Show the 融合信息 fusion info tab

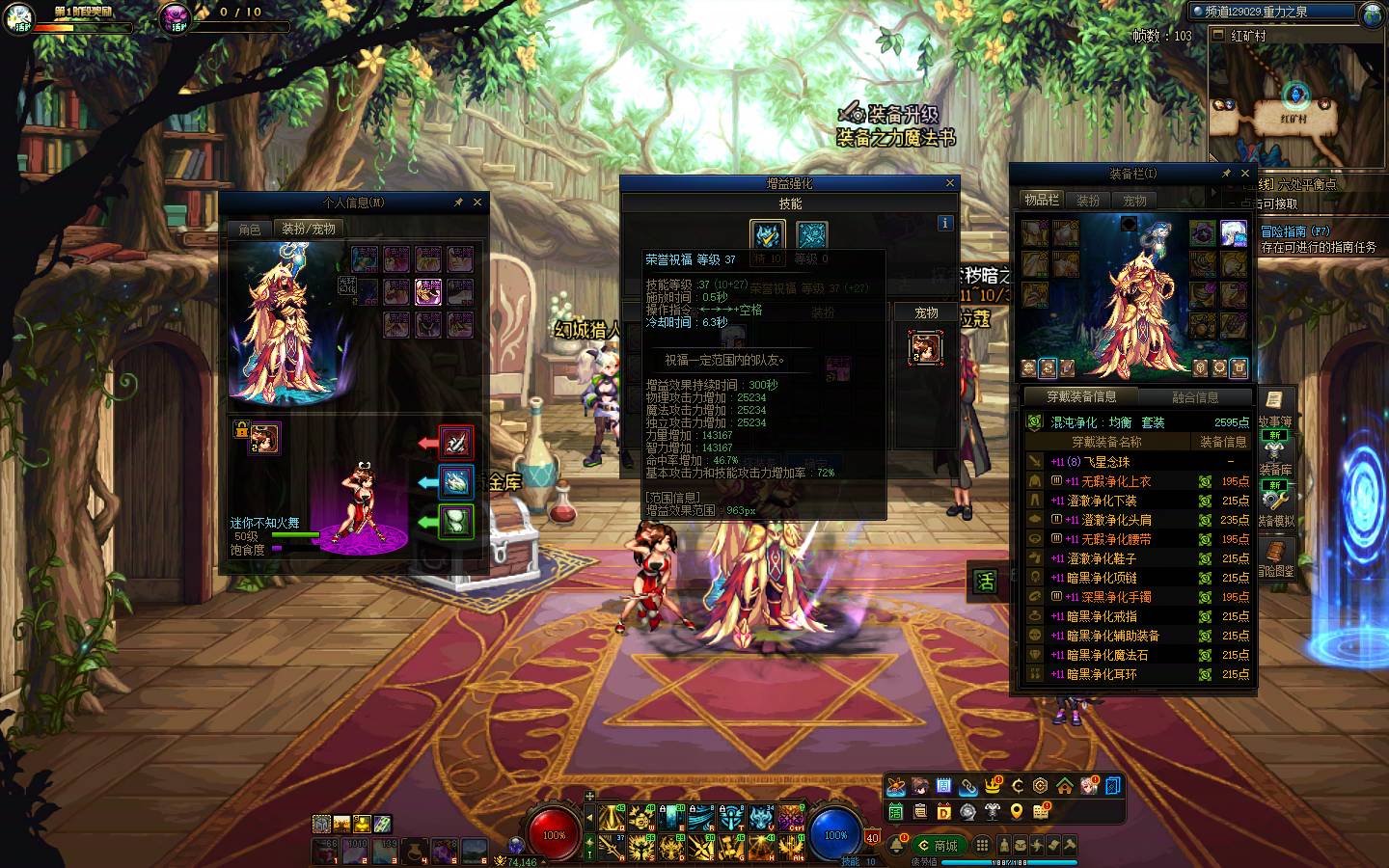click(1195, 397)
